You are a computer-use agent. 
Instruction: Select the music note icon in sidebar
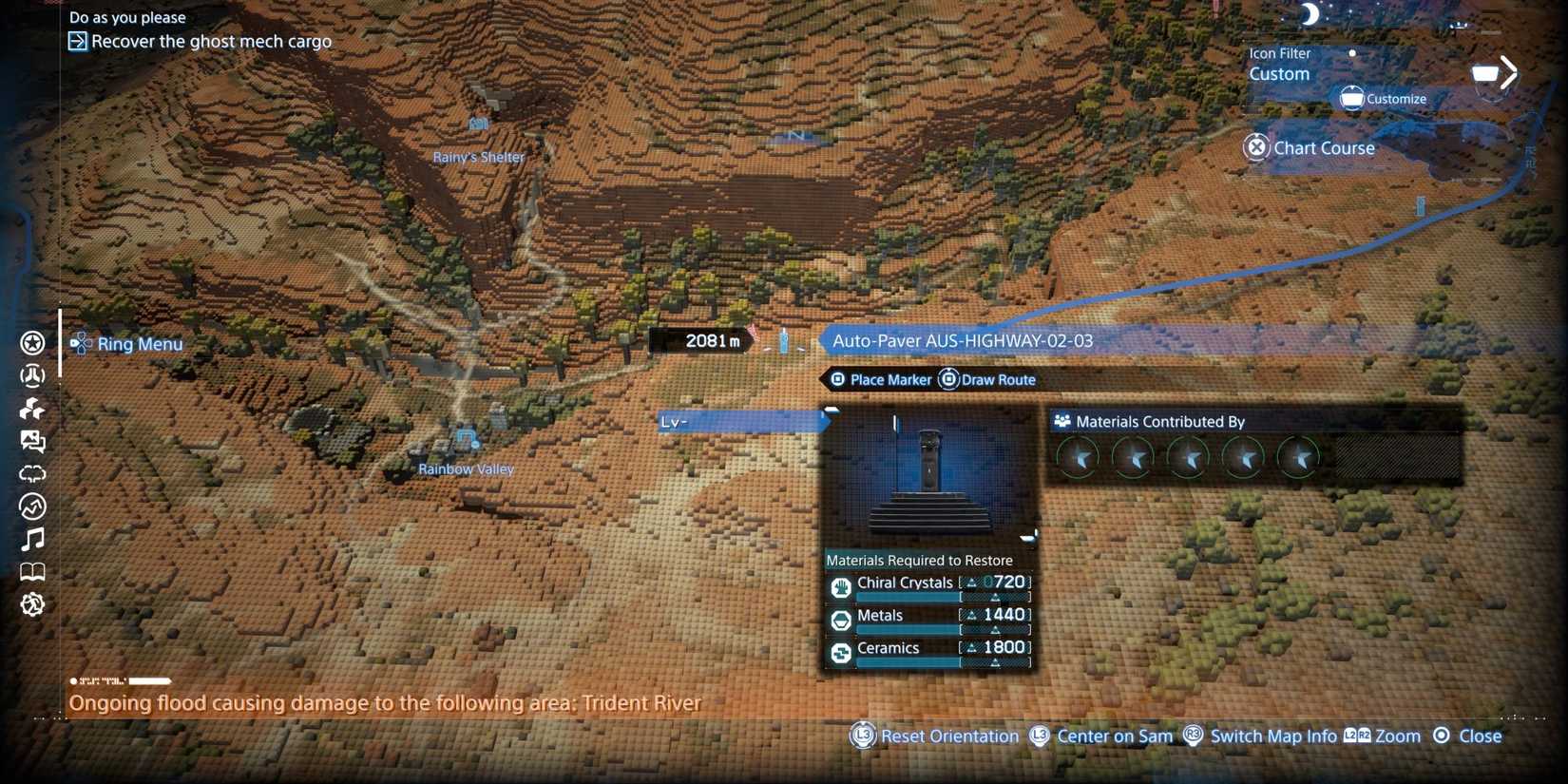(32, 539)
